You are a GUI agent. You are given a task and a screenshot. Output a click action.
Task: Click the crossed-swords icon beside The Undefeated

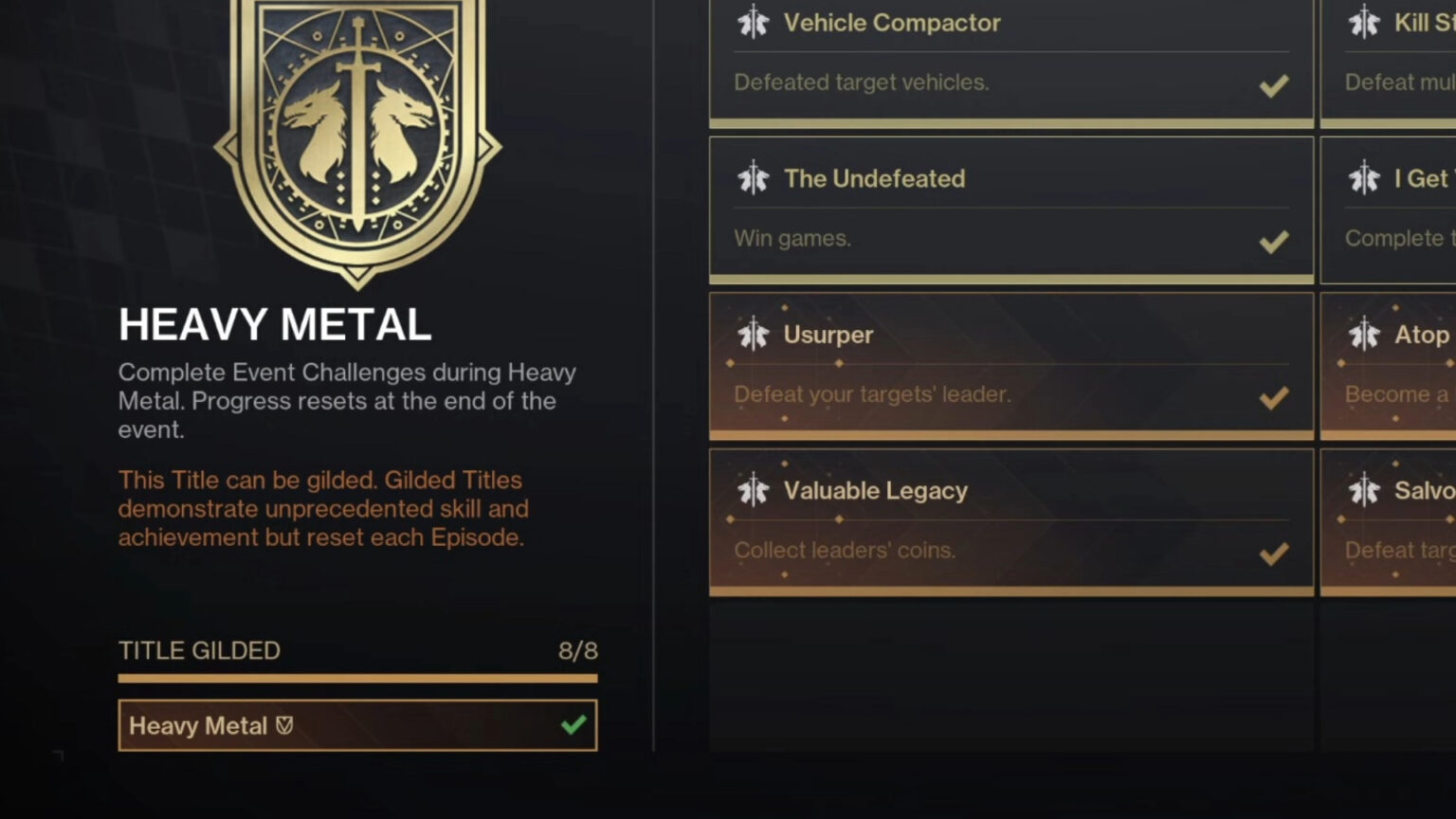[754, 177]
